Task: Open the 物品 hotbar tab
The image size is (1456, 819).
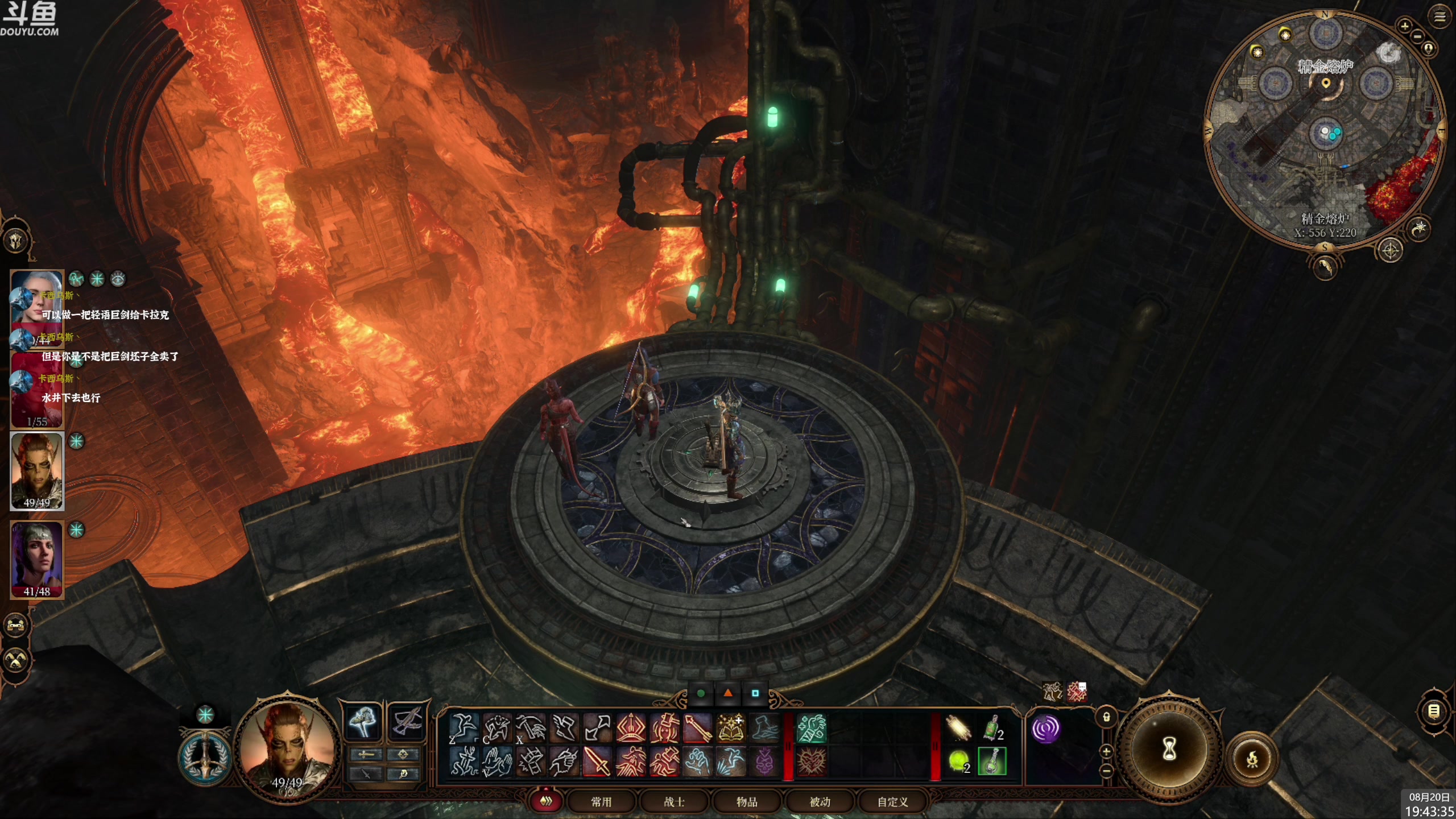Action: click(x=747, y=802)
